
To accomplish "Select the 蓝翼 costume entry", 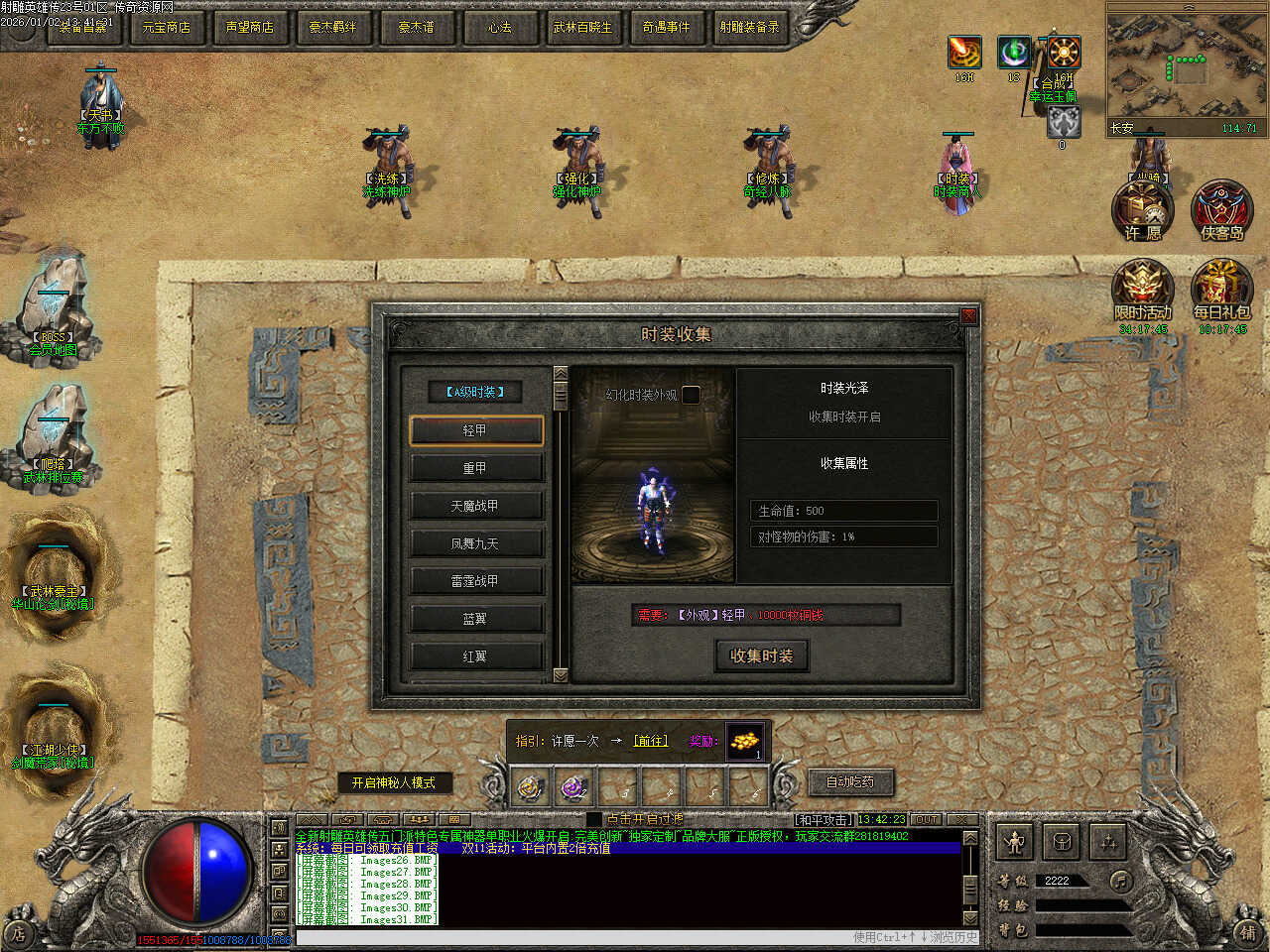I will [x=475, y=619].
